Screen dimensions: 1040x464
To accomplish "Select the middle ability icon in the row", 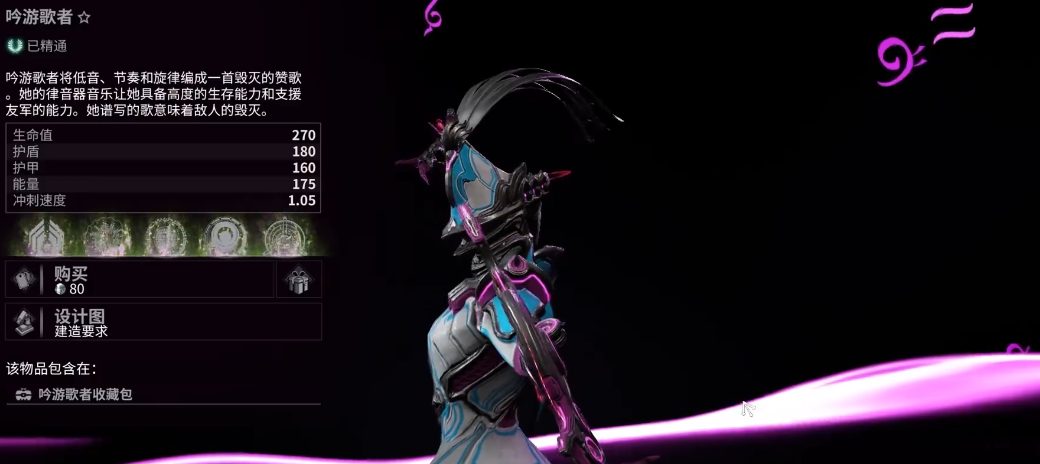I will [x=164, y=236].
